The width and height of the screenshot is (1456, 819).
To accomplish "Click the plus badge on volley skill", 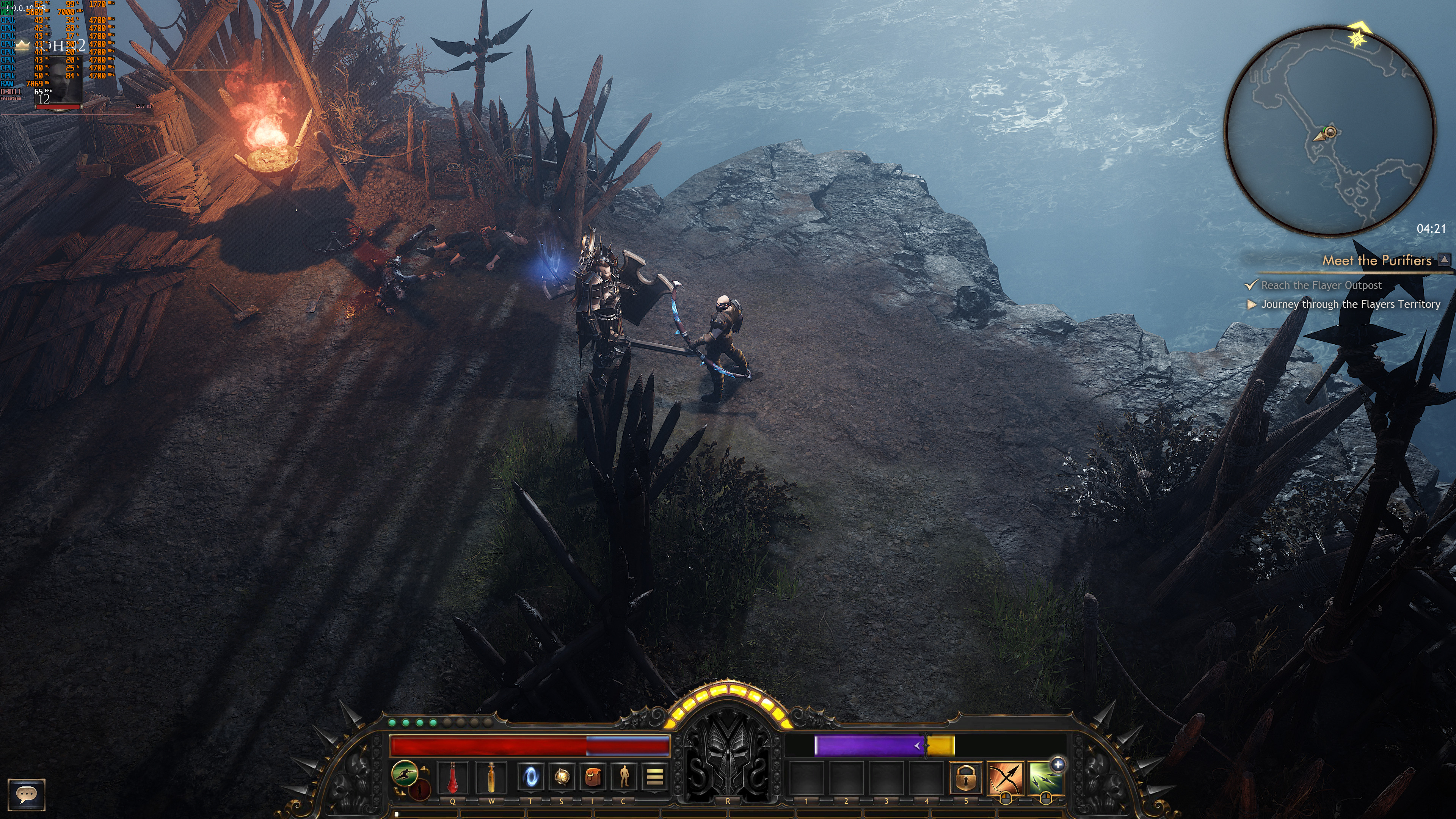I will pos(1058,764).
